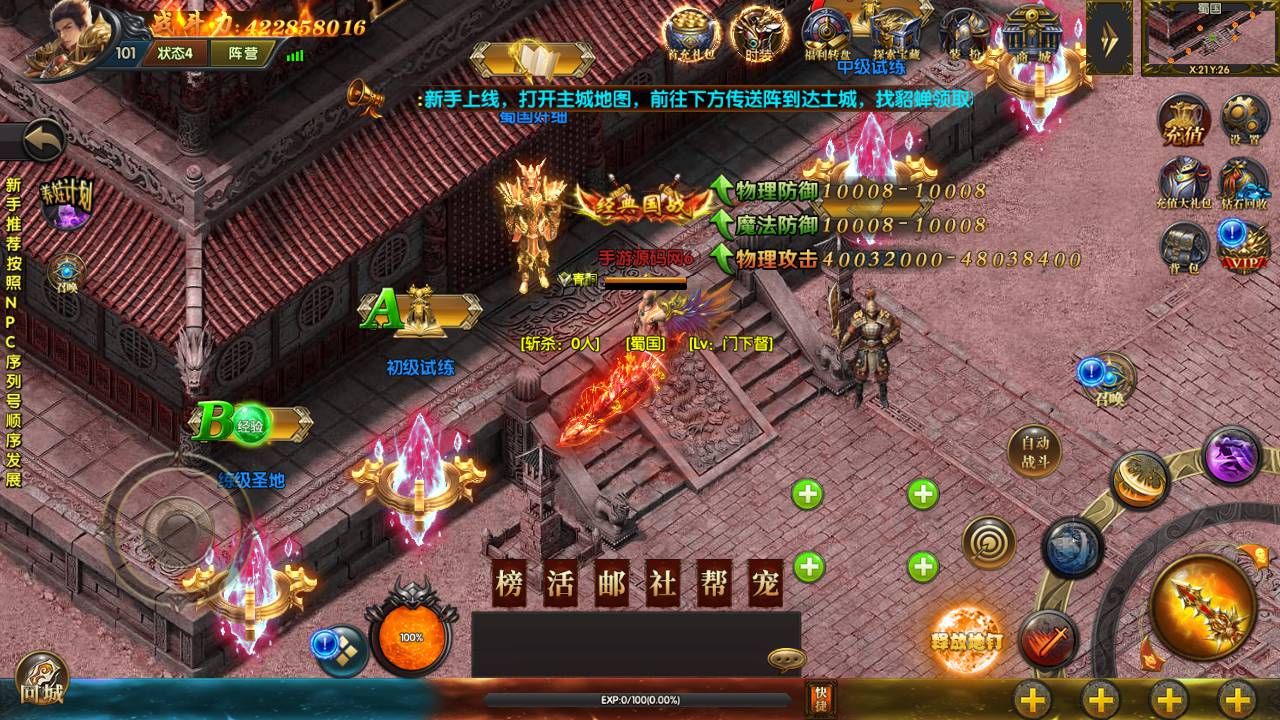The width and height of the screenshot is (1280, 720).
Task: Open the 背包 backpack
Action: [x=1184, y=248]
